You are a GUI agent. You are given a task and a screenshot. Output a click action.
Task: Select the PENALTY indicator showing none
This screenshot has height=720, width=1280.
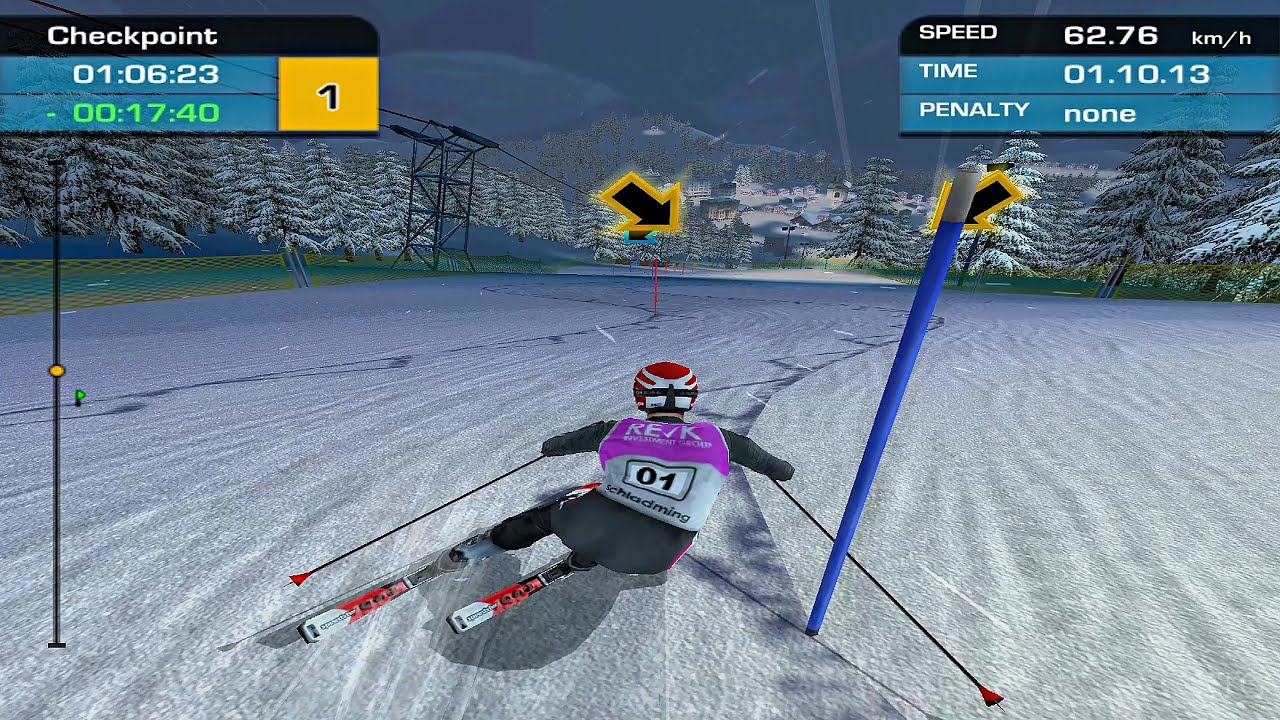tap(1100, 113)
